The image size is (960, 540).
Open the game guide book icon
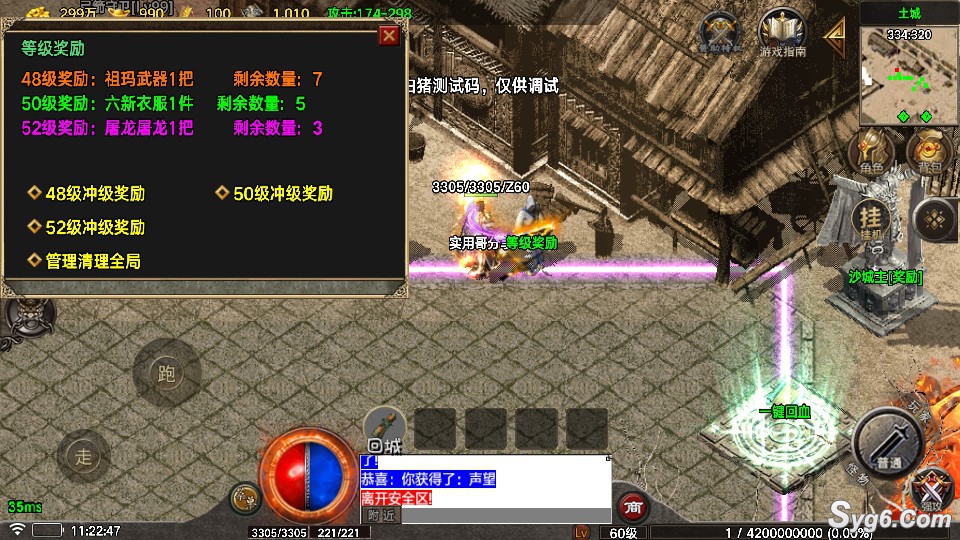pyautogui.click(x=782, y=31)
